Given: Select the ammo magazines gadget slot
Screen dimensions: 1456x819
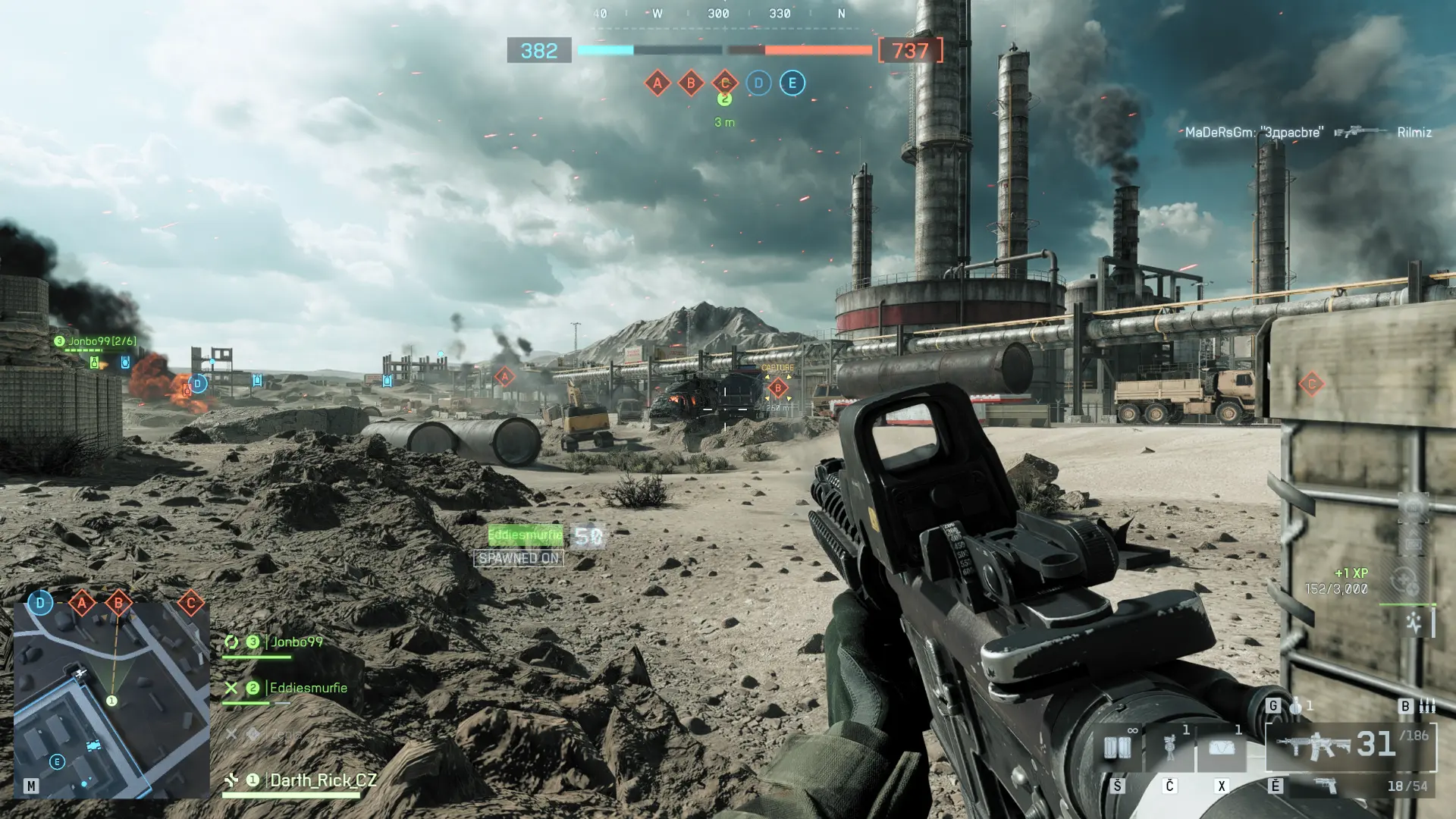Looking at the screenshot, I should pyautogui.click(x=1117, y=748).
